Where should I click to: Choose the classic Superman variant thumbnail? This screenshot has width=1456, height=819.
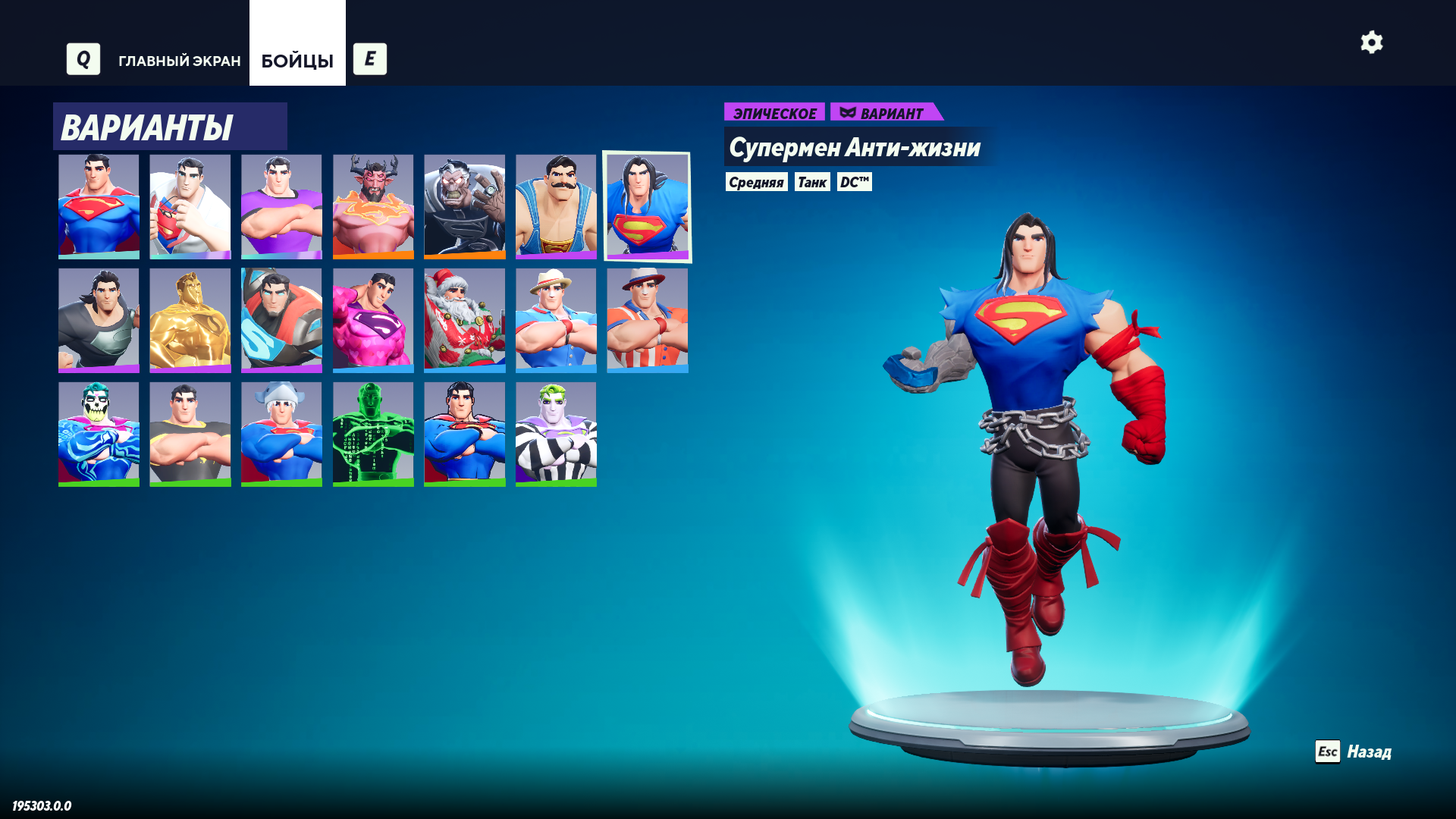pos(99,206)
